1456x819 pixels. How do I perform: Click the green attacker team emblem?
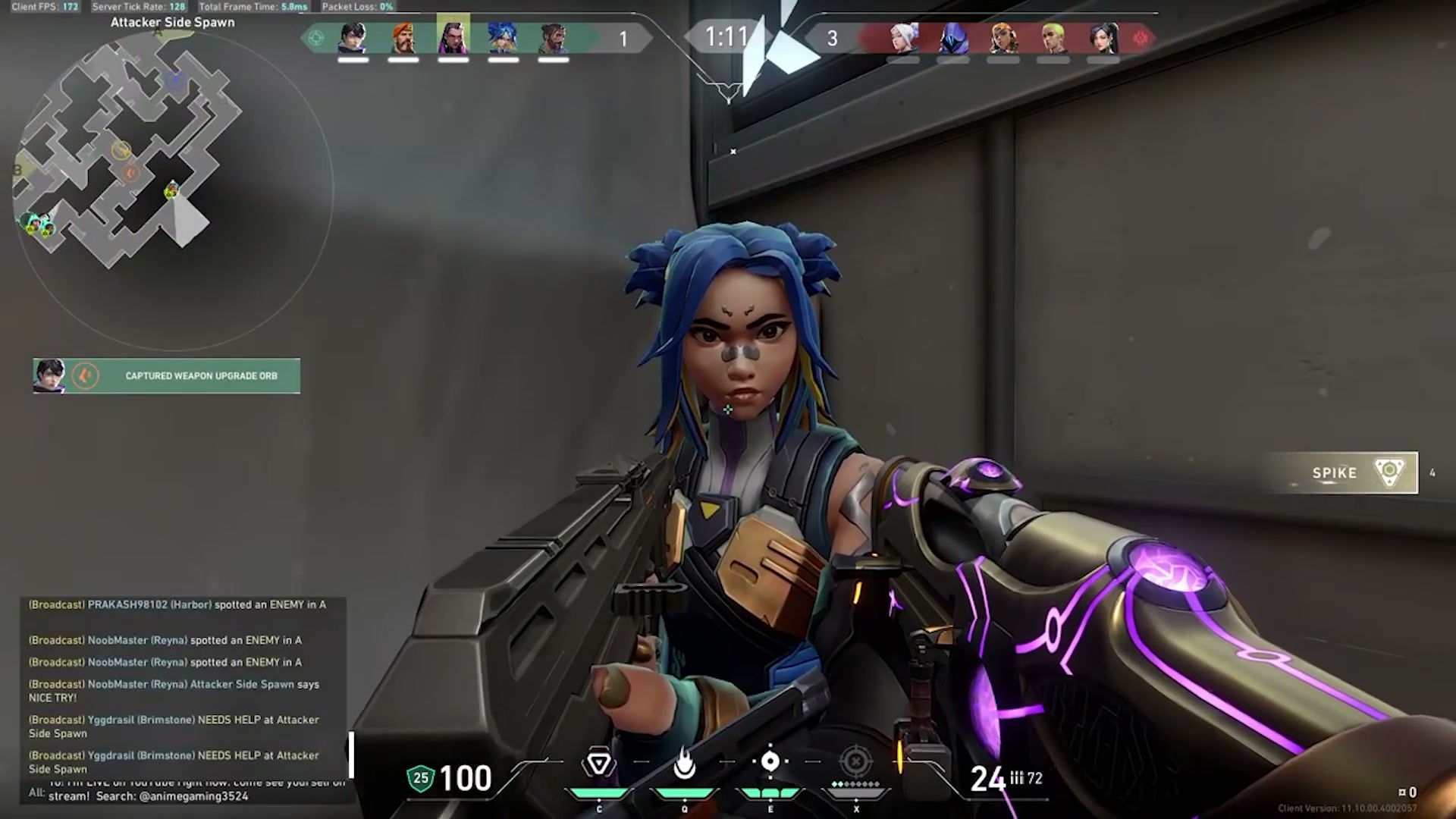click(316, 38)
